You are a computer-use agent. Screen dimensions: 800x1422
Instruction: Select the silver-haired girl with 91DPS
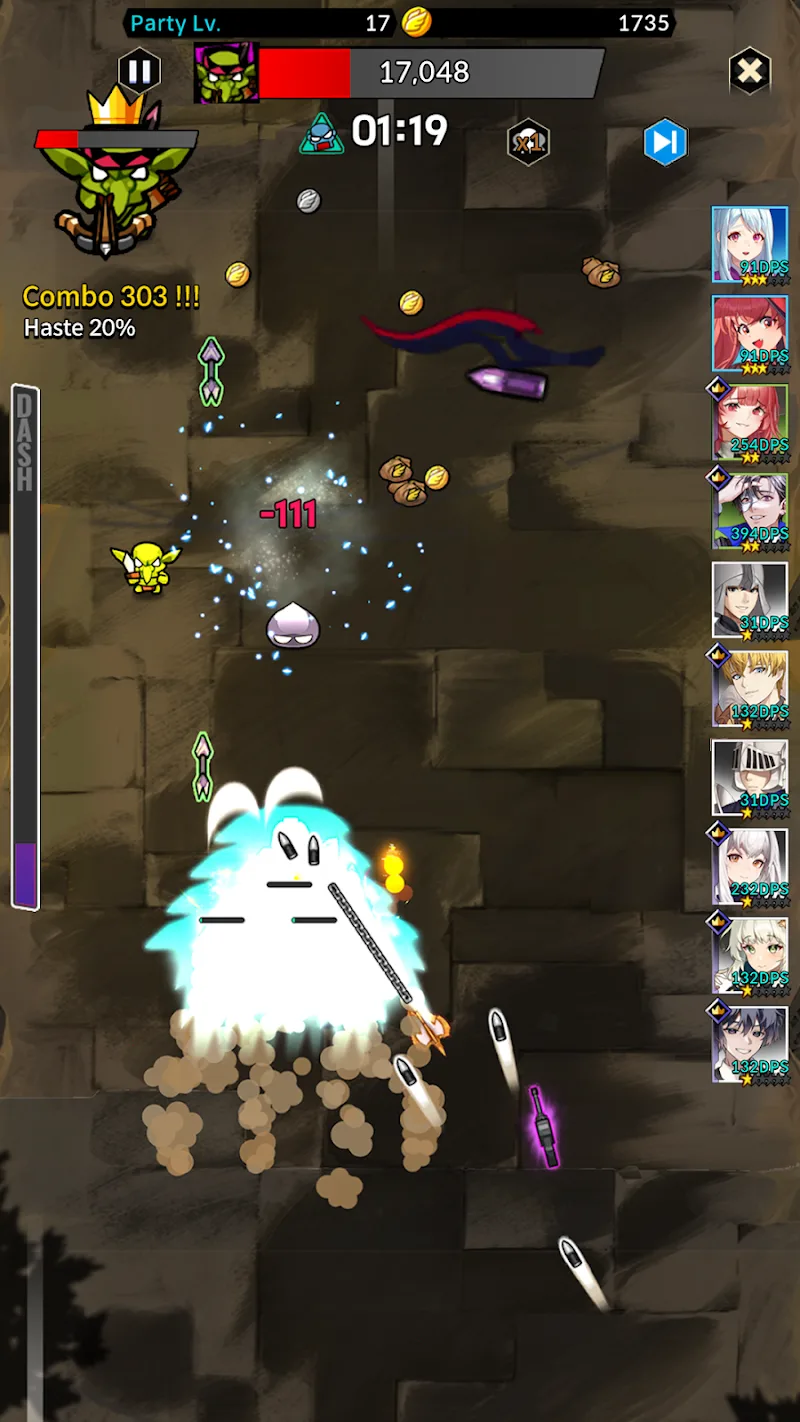[x=750, y=244]
